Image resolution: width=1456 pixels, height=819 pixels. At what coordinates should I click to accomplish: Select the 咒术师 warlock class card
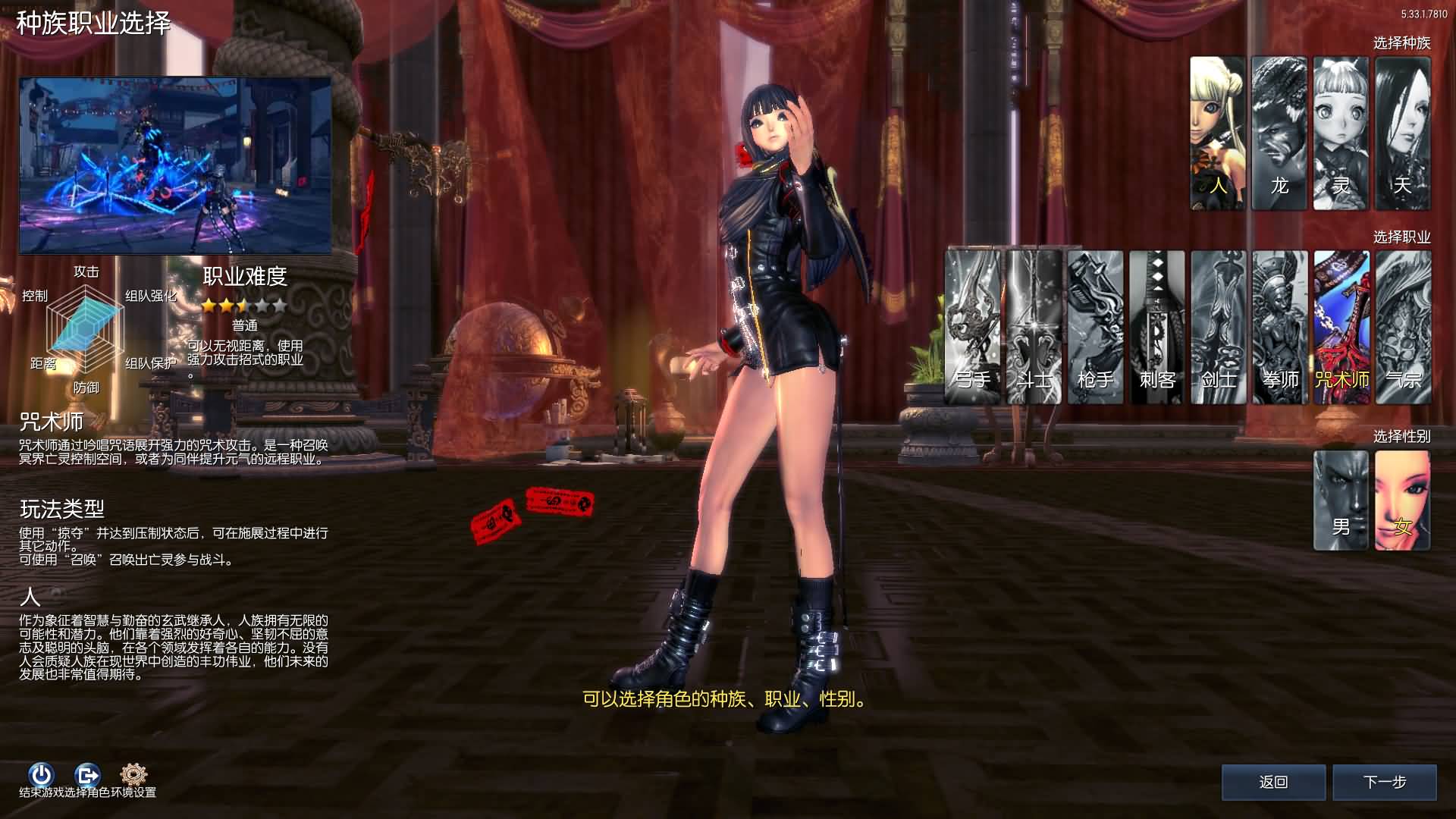1341,327
